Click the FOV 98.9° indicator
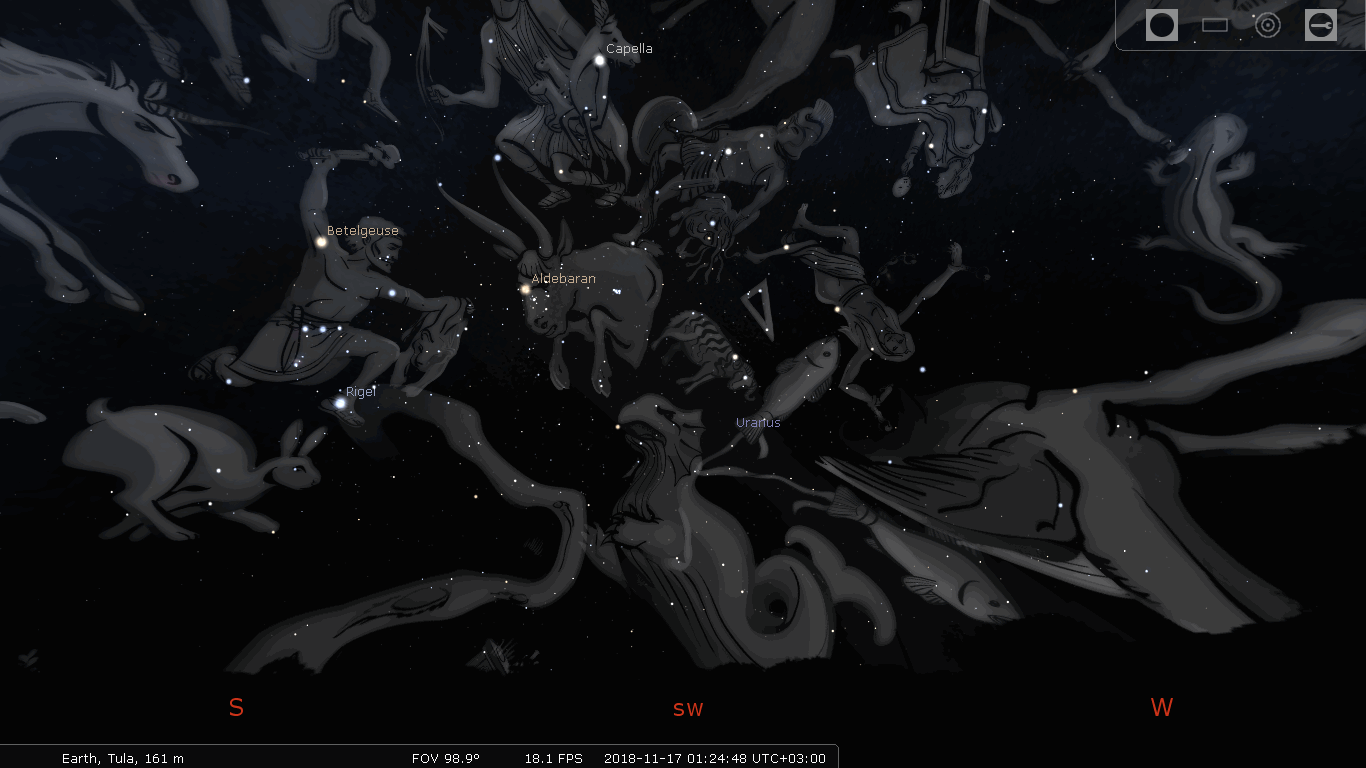This screenshot has height=768, width=1366. [447, 758]
